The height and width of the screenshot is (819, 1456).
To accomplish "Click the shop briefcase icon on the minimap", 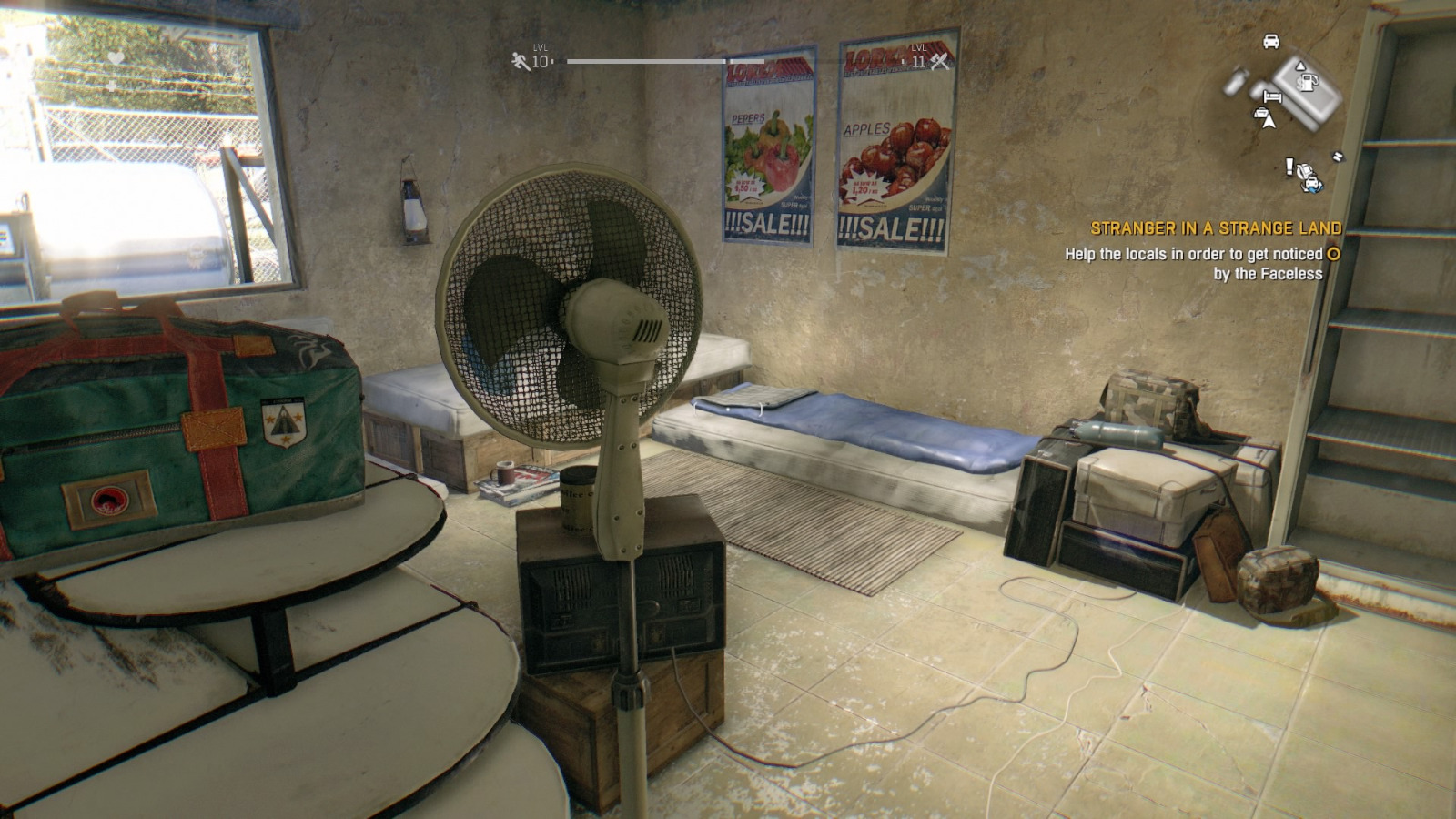I will coord(1260,113).
